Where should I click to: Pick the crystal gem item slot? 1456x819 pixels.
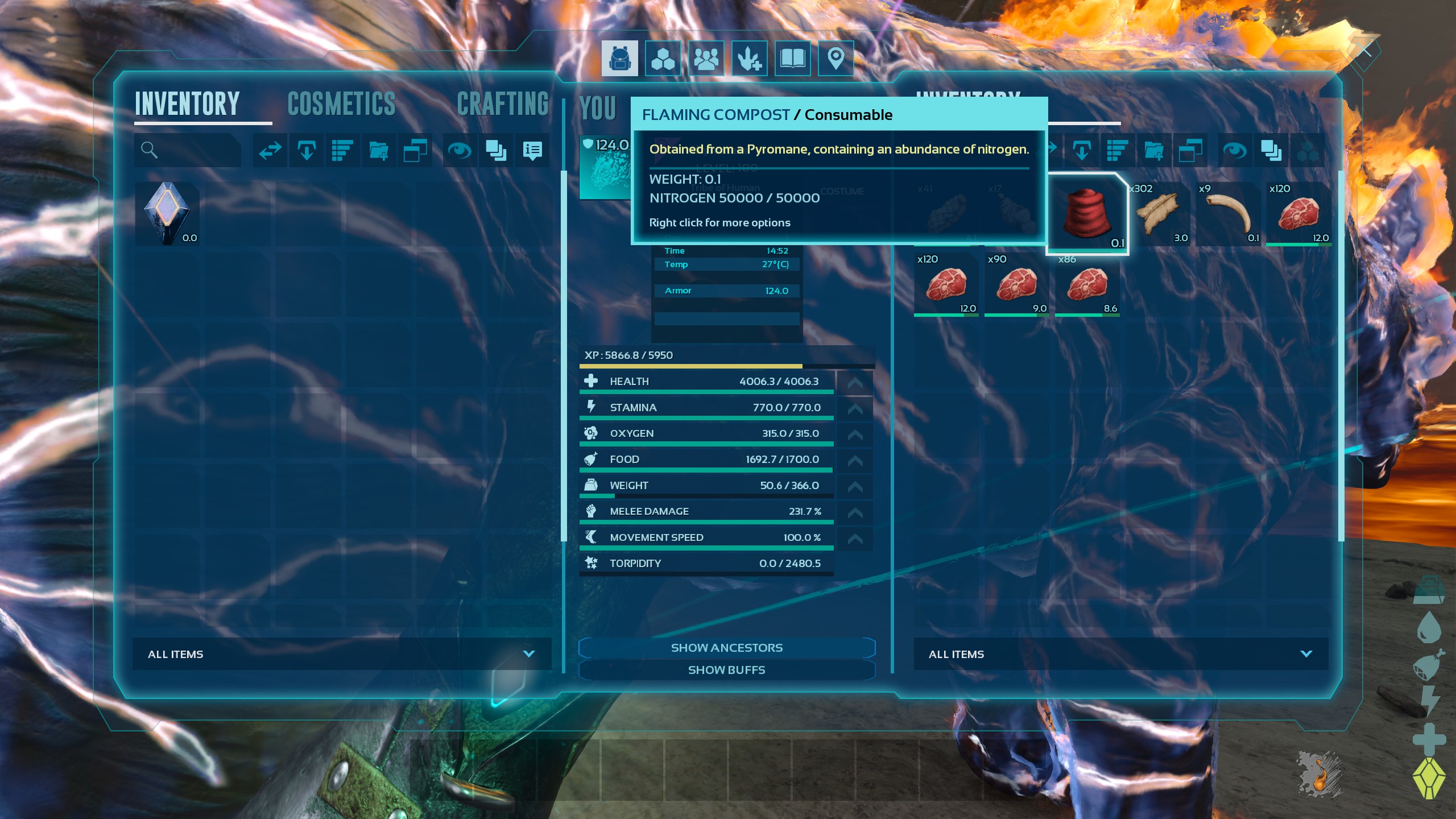click(x=167, y=214)
